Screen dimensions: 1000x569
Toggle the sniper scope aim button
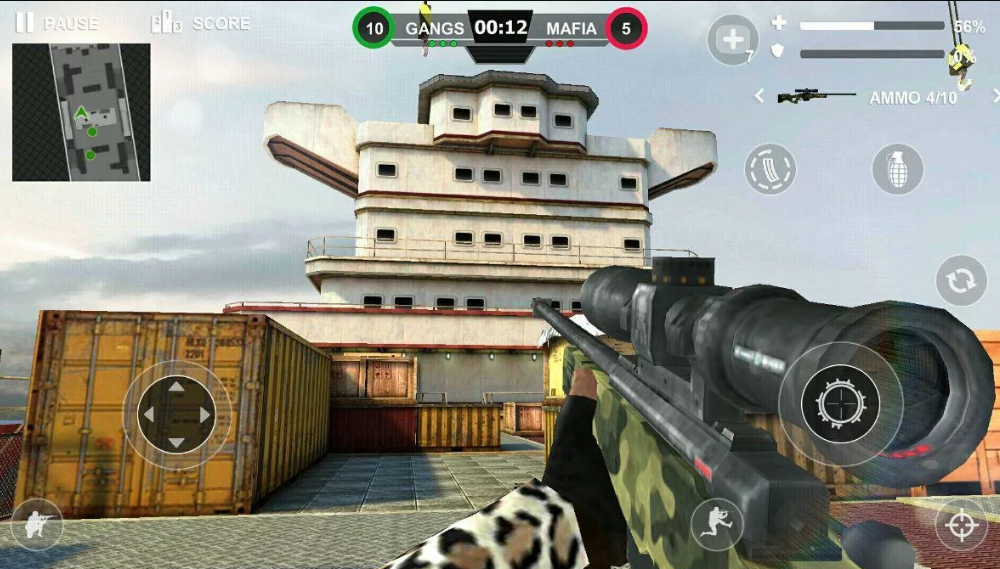[x=961, y=524]
